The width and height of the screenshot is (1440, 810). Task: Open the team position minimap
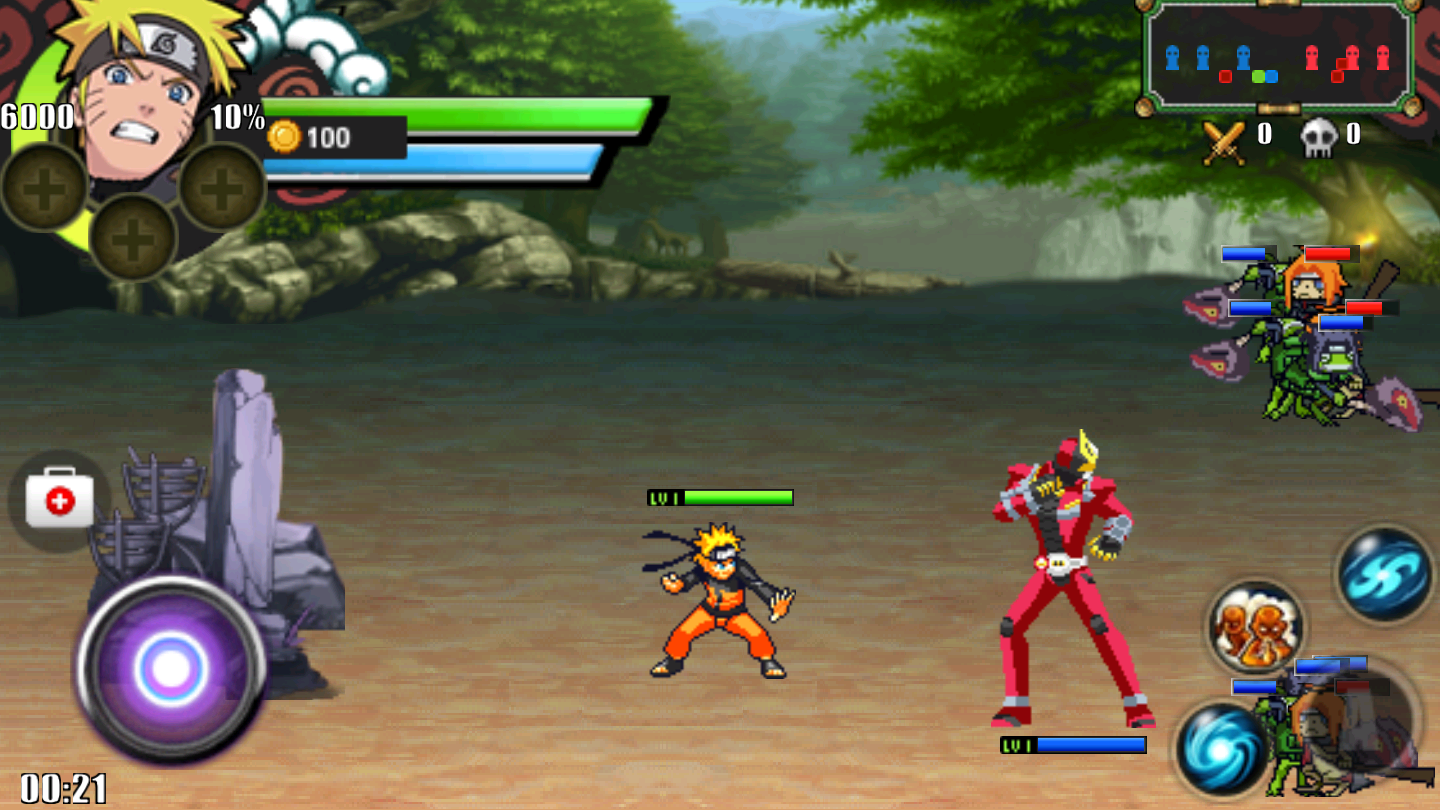tap(1276, 58)
